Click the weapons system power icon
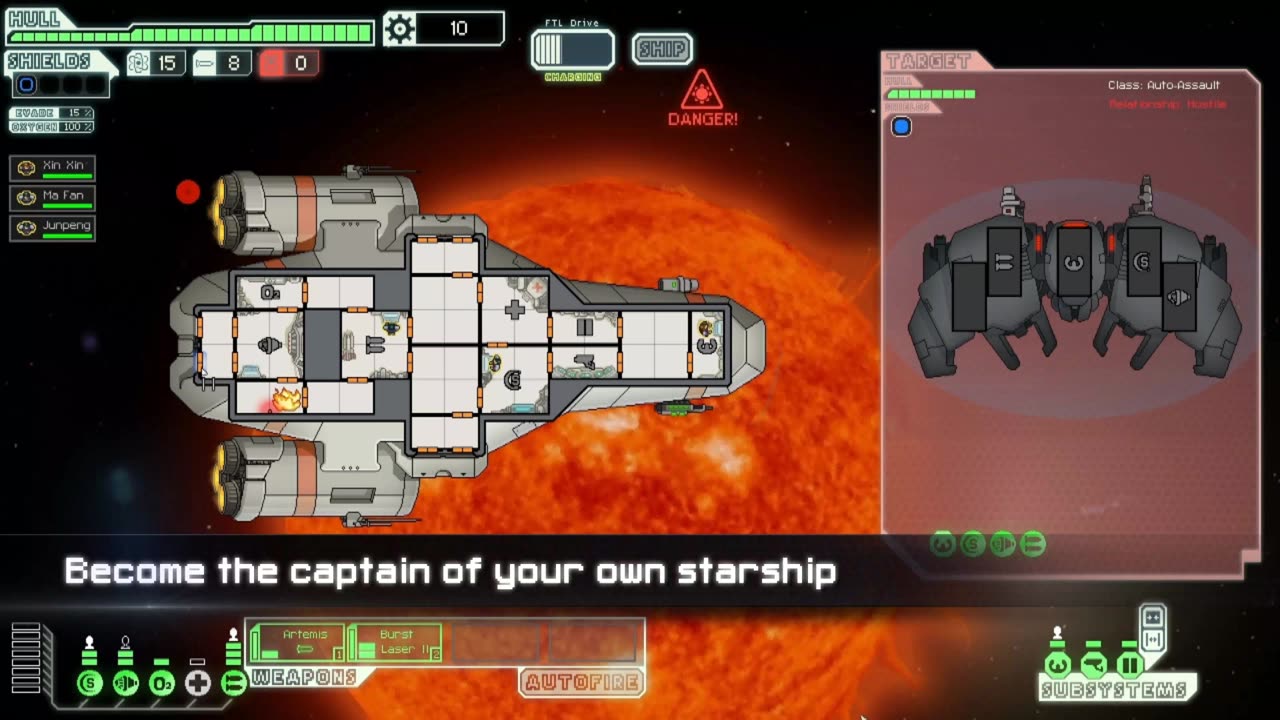 234,684
